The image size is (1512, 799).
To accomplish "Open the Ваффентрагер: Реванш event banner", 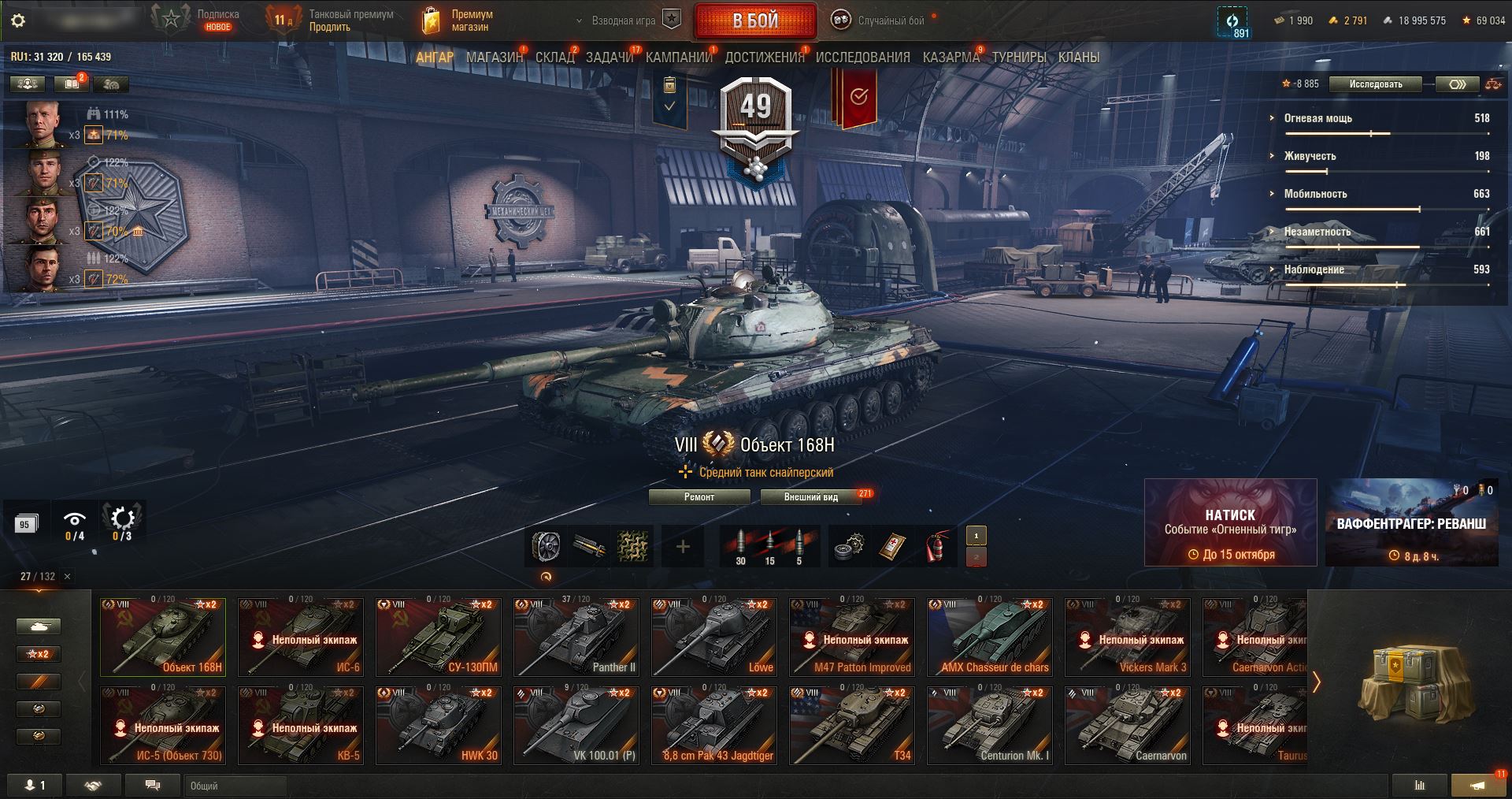I will coord(1411,522).
